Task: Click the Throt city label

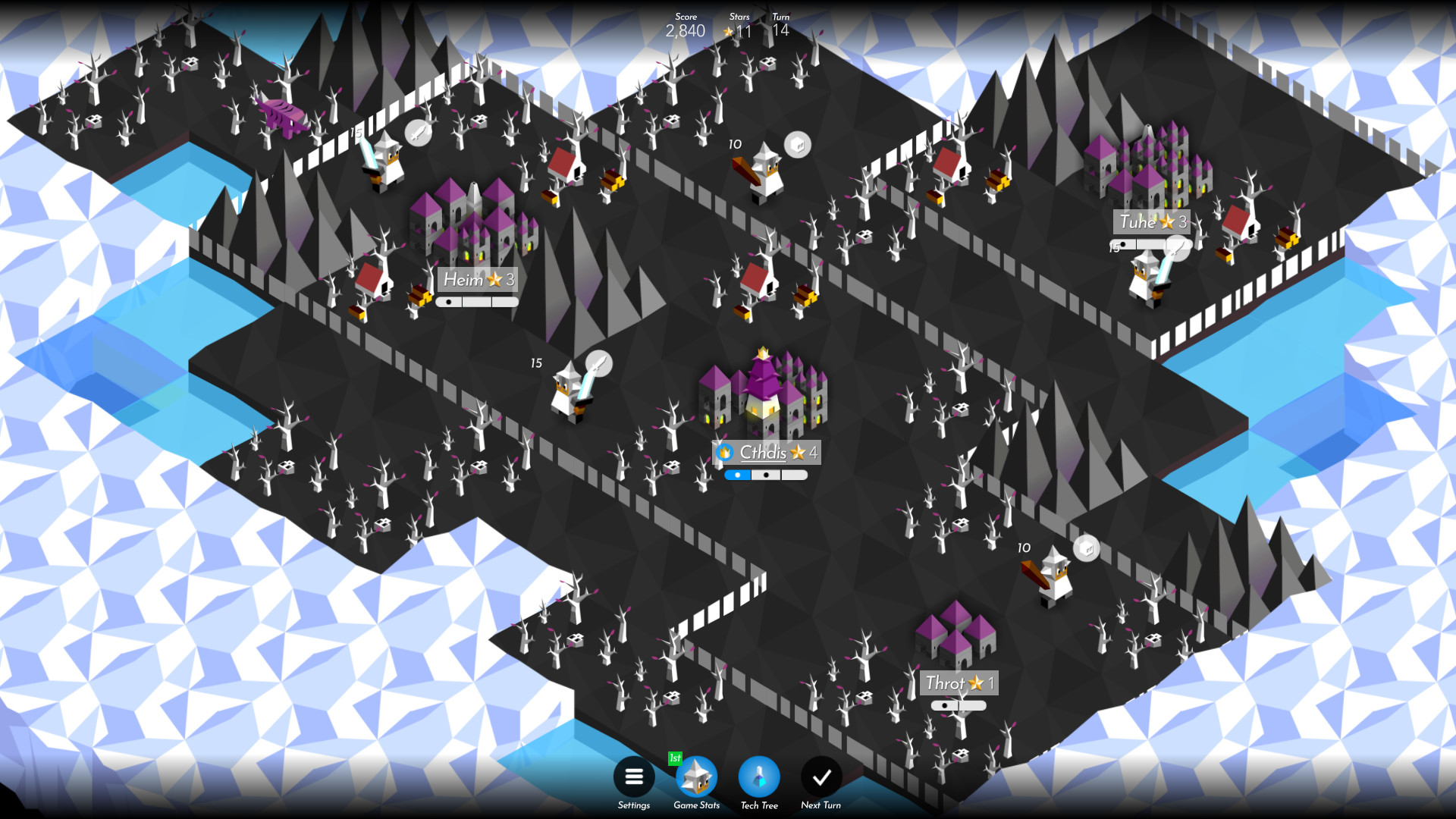Action: pyautogui.click(x=957, y=683)
